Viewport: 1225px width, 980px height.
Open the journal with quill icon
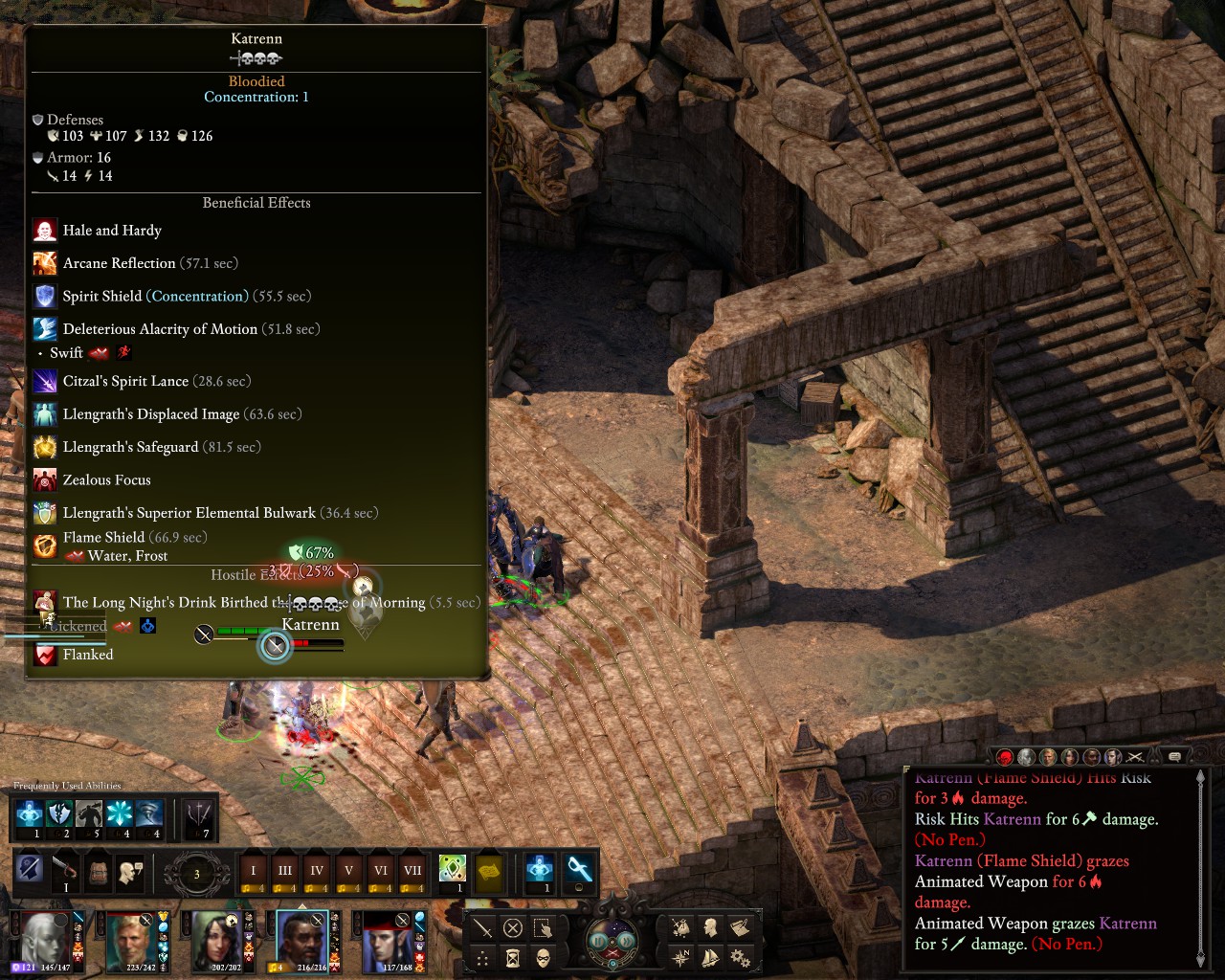coord(740,927)
